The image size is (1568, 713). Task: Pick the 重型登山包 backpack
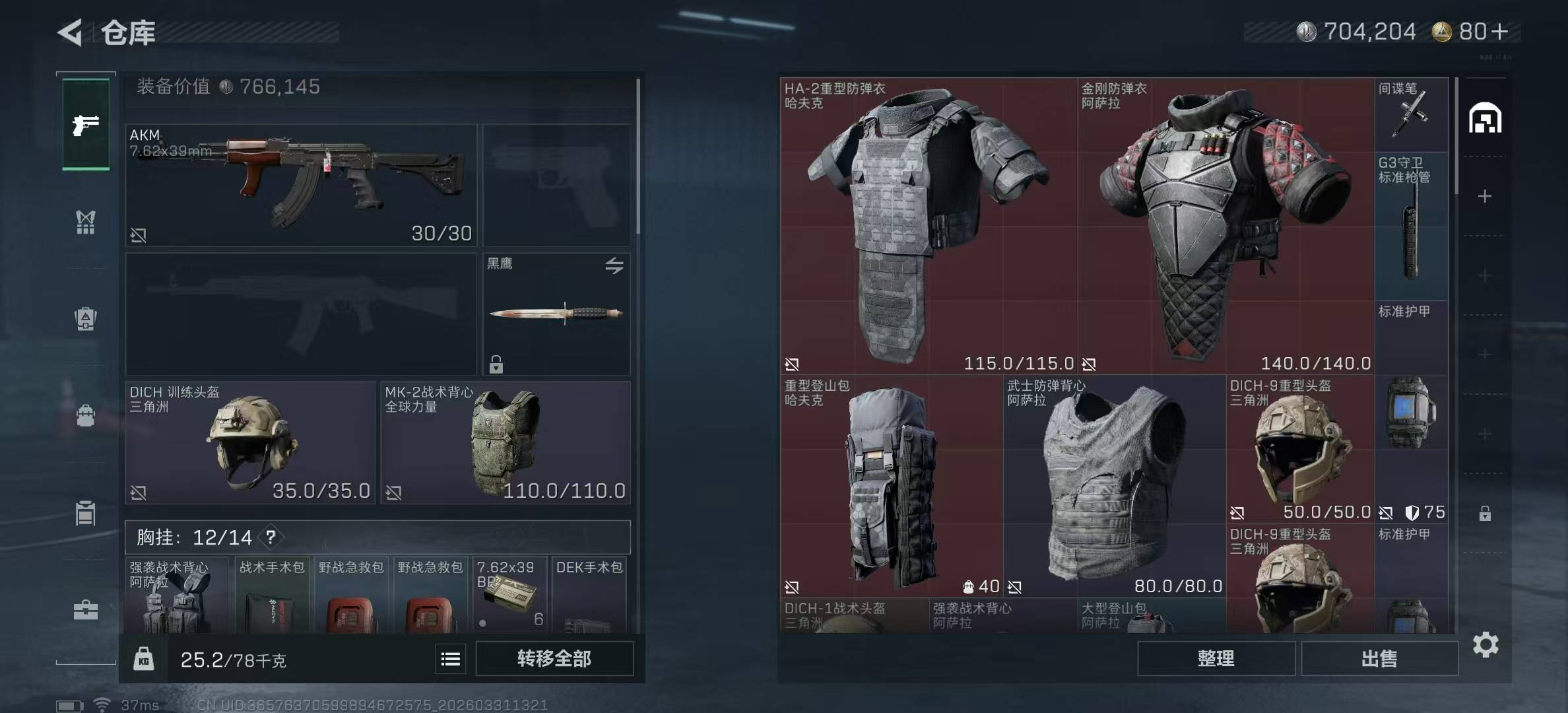pyautogui.click(x=891, y=487)
